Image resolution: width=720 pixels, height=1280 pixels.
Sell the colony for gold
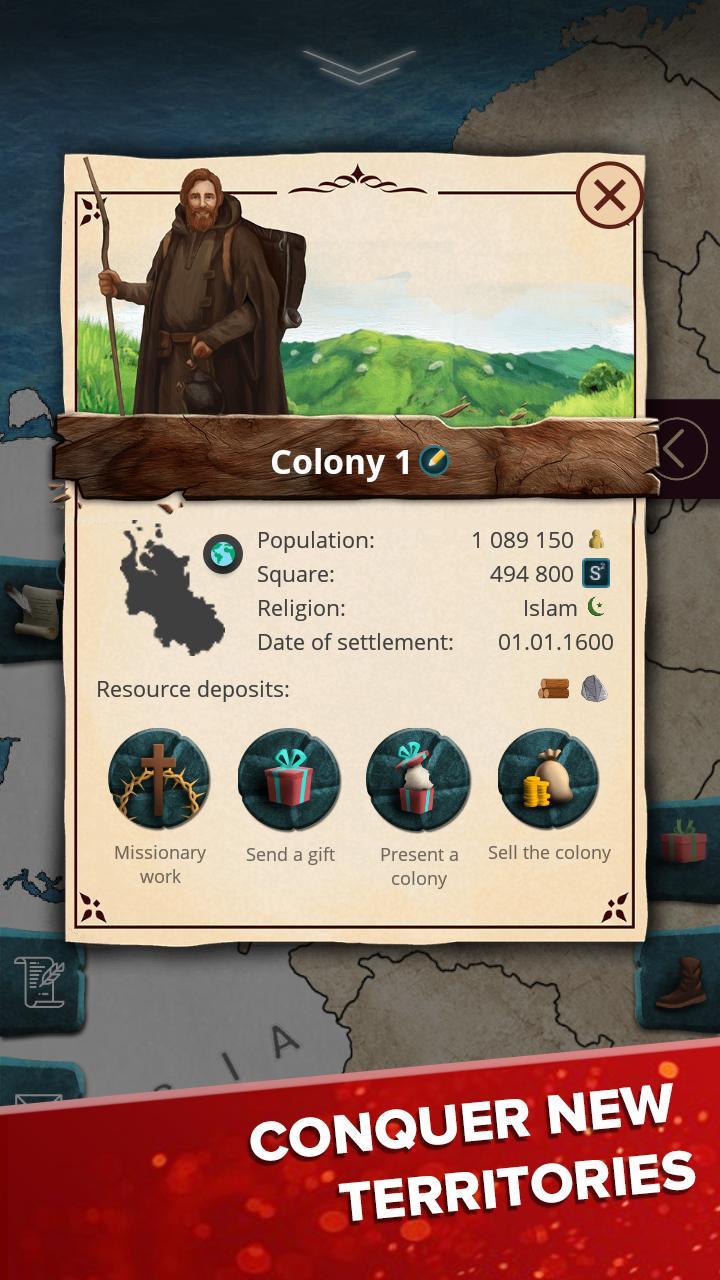click(x=548, y=779)
